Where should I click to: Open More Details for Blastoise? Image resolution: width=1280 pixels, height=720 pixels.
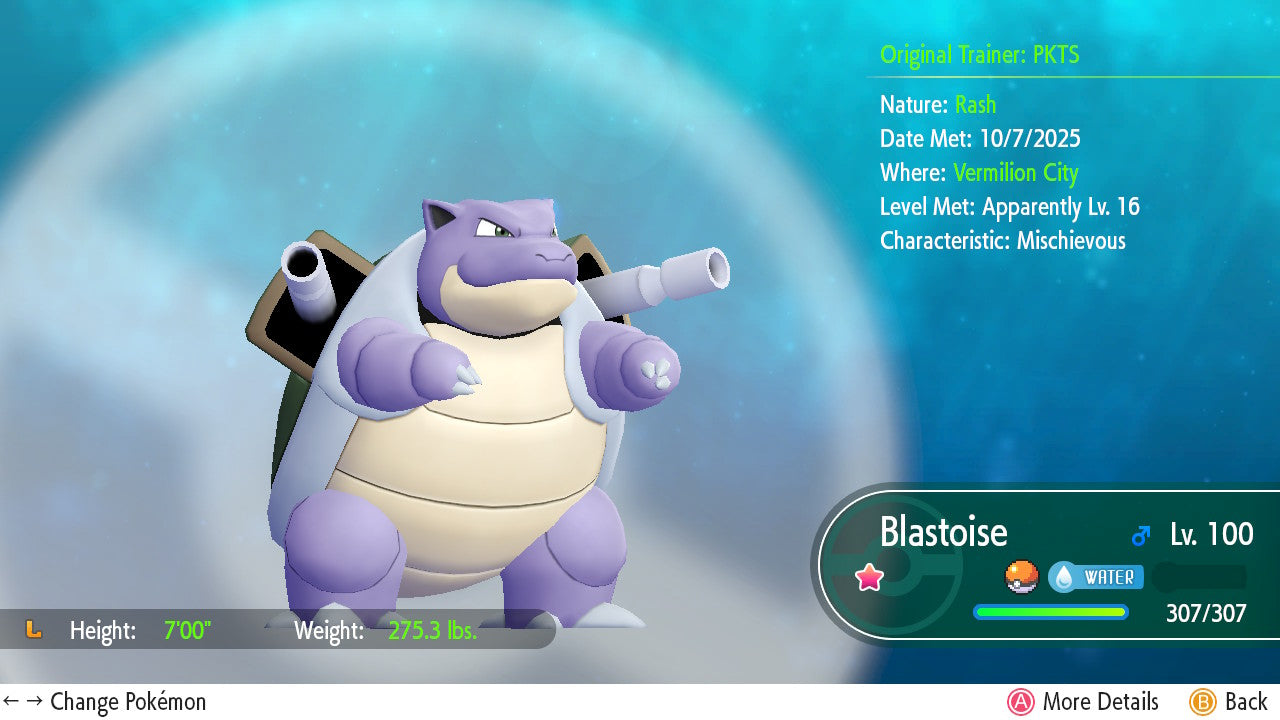(x=1083, y=702)
